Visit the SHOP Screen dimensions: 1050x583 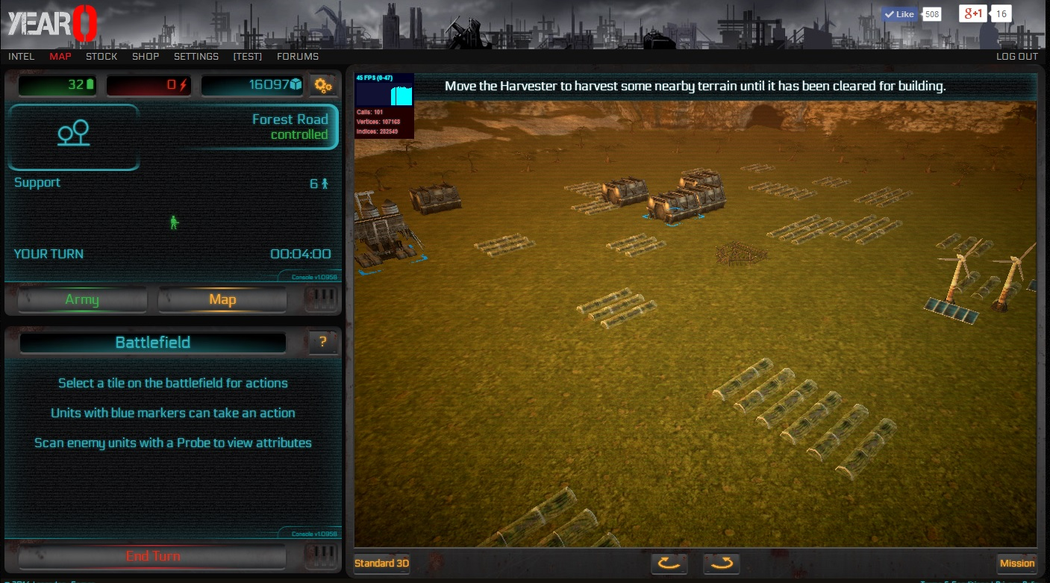145,57
